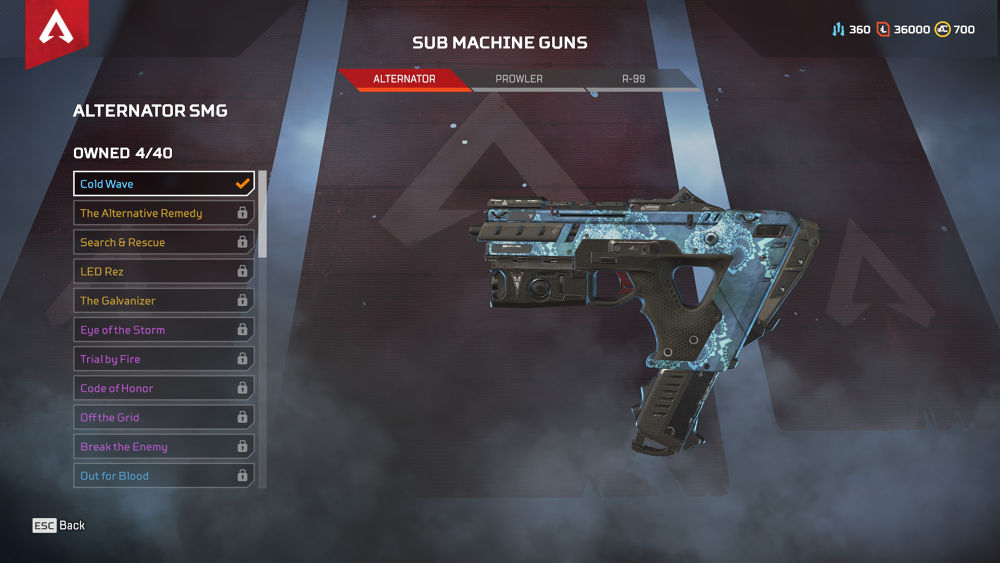Preview The Alternative Remedy skin
This screenshot has height=563, width=1000.
164,213
